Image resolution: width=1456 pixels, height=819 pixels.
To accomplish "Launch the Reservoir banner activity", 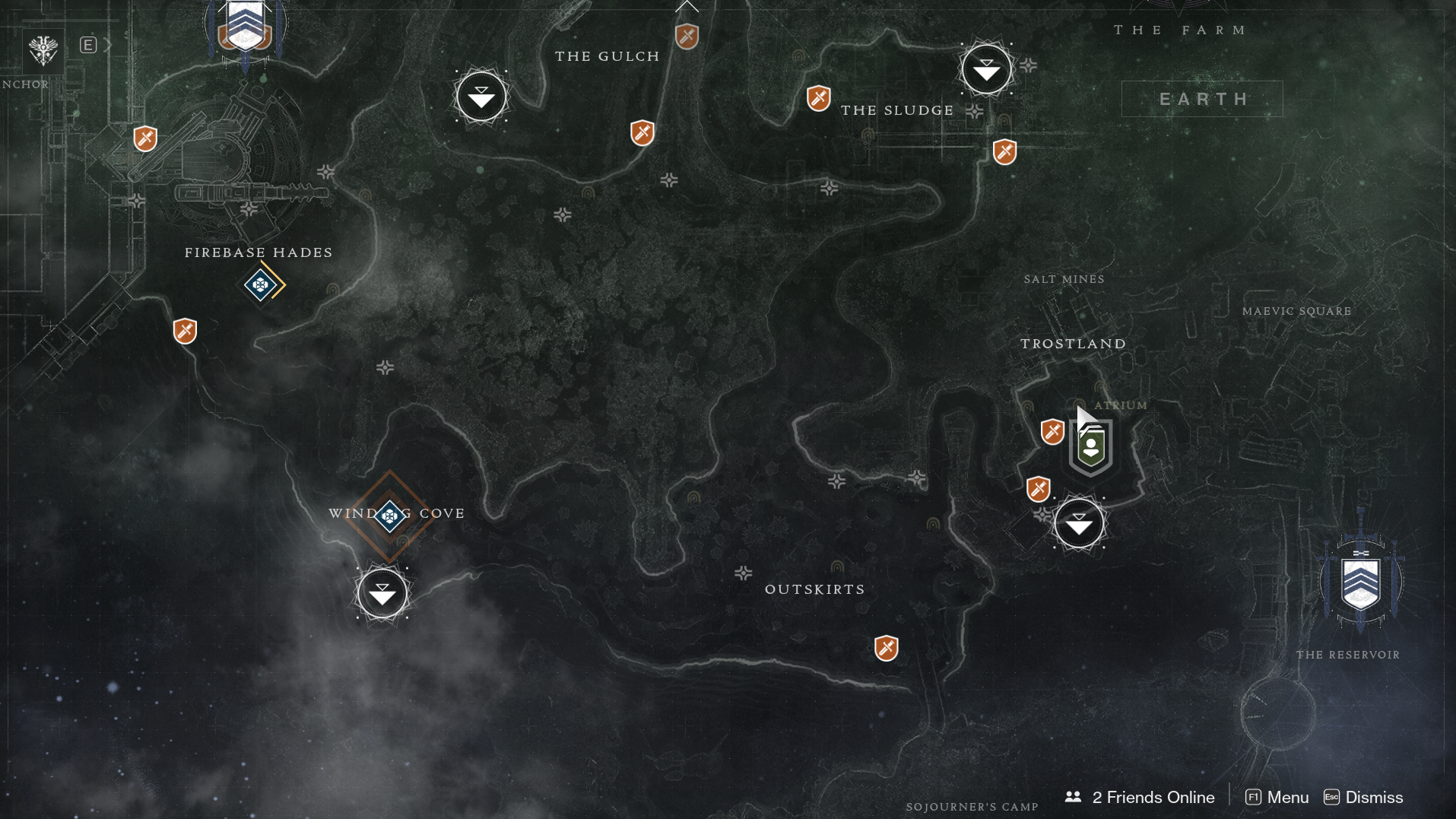I will tap(1360, 583).
